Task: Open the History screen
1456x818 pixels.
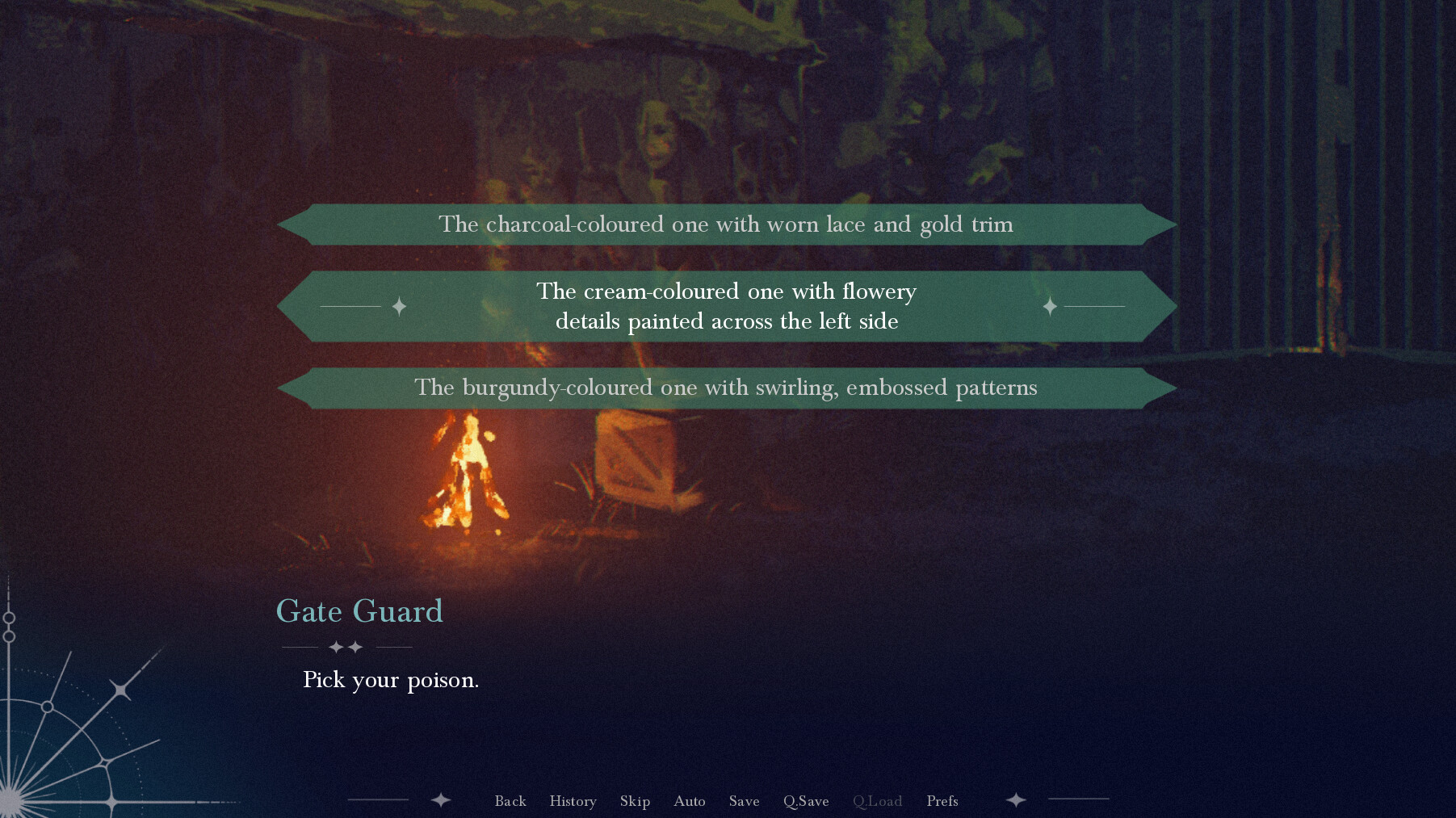Action: pyautogui.click(x=573, y=800)
